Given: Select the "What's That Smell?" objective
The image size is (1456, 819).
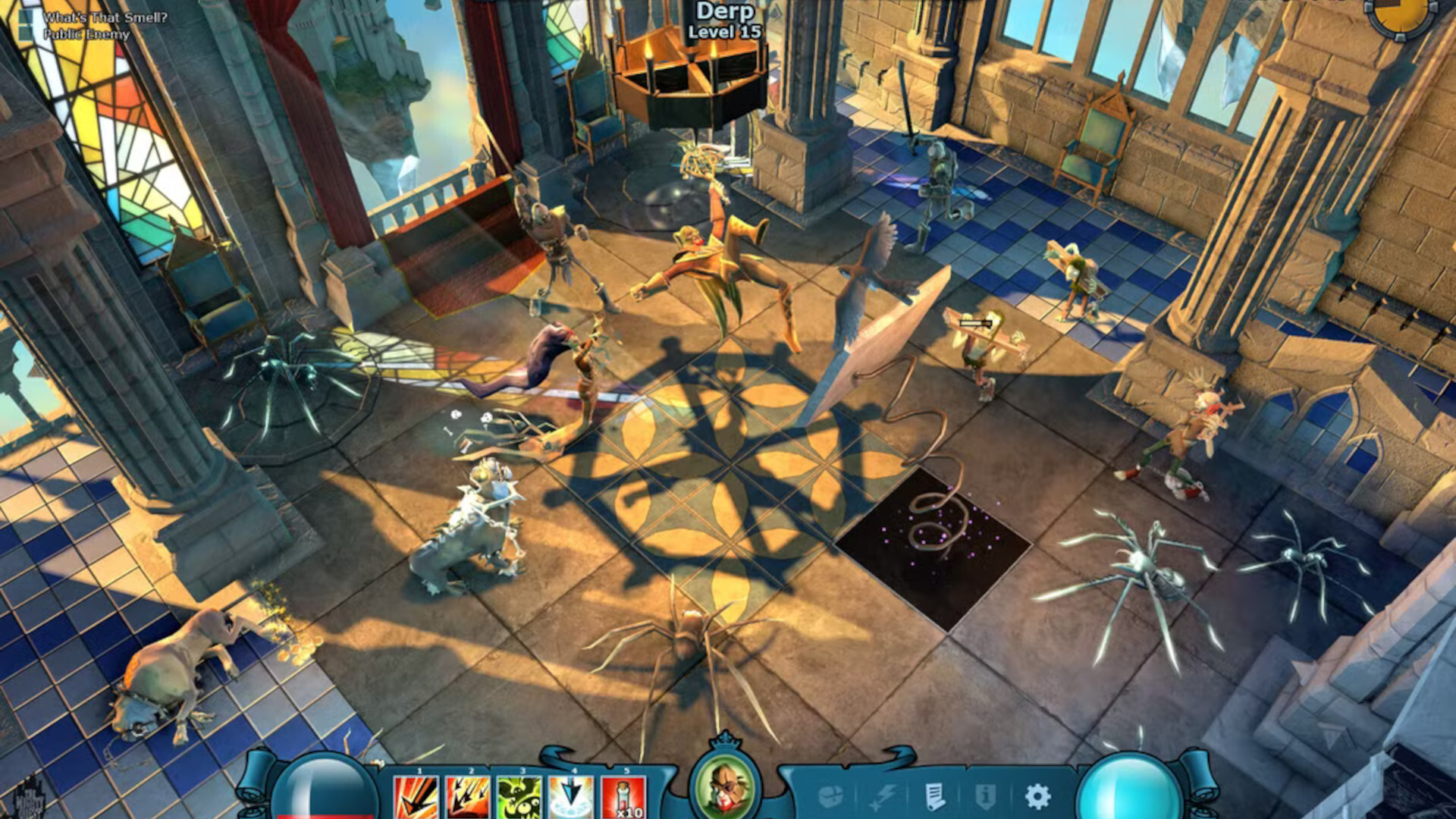Looking at the screenshot, I should pos(105,17).
